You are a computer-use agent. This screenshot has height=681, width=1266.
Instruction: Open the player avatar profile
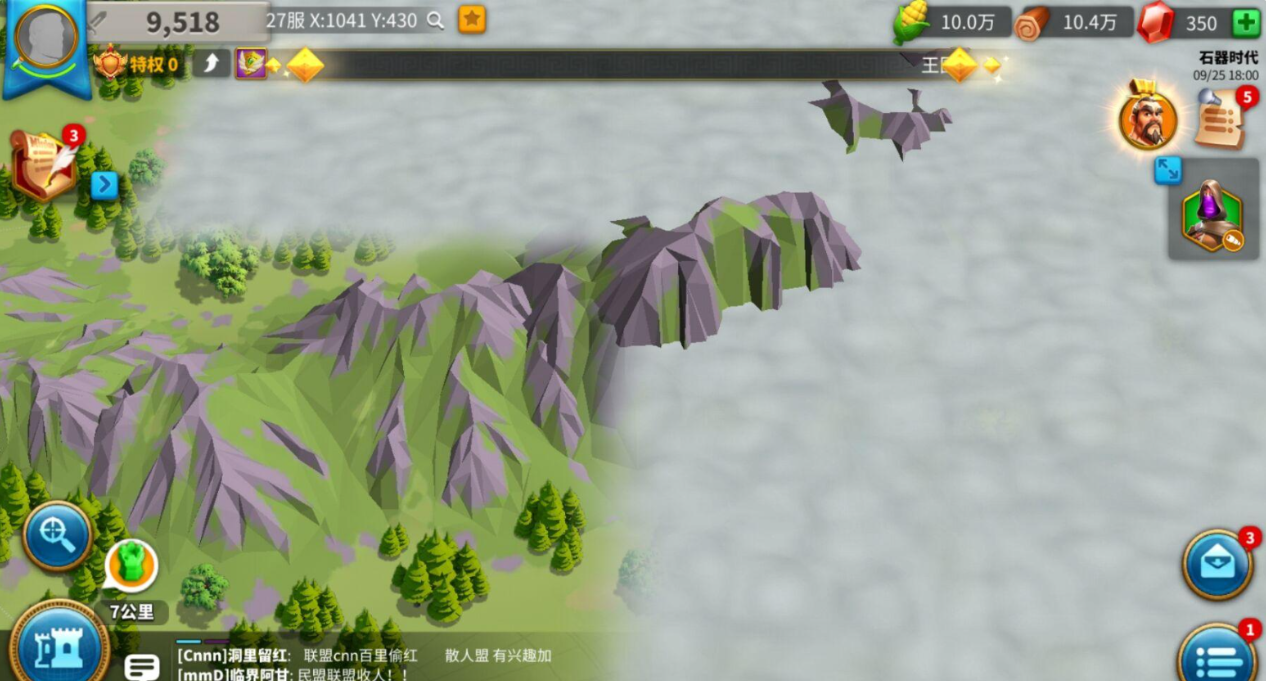point(46,38)
